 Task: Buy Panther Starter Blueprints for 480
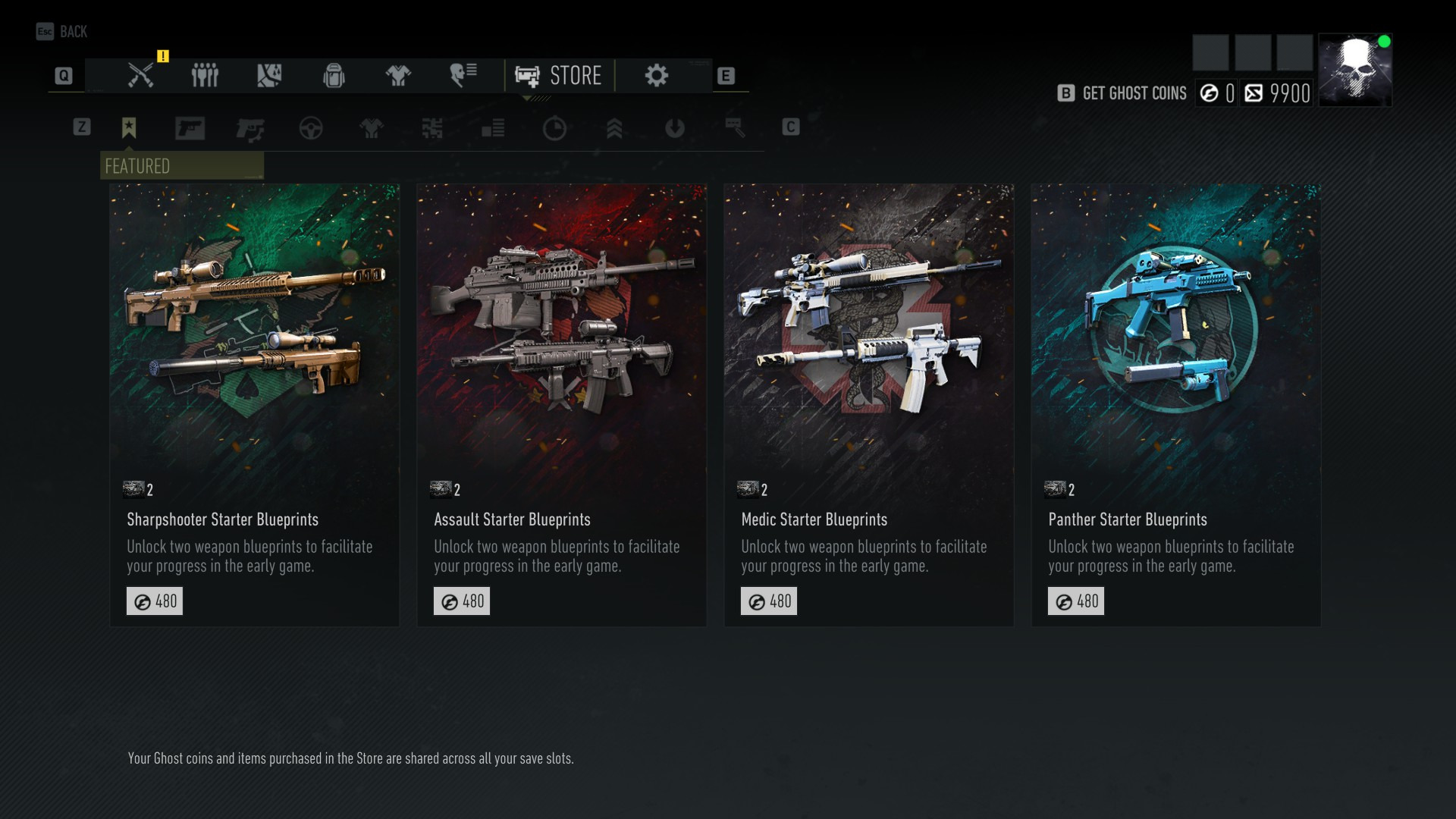click(1075, 601)
